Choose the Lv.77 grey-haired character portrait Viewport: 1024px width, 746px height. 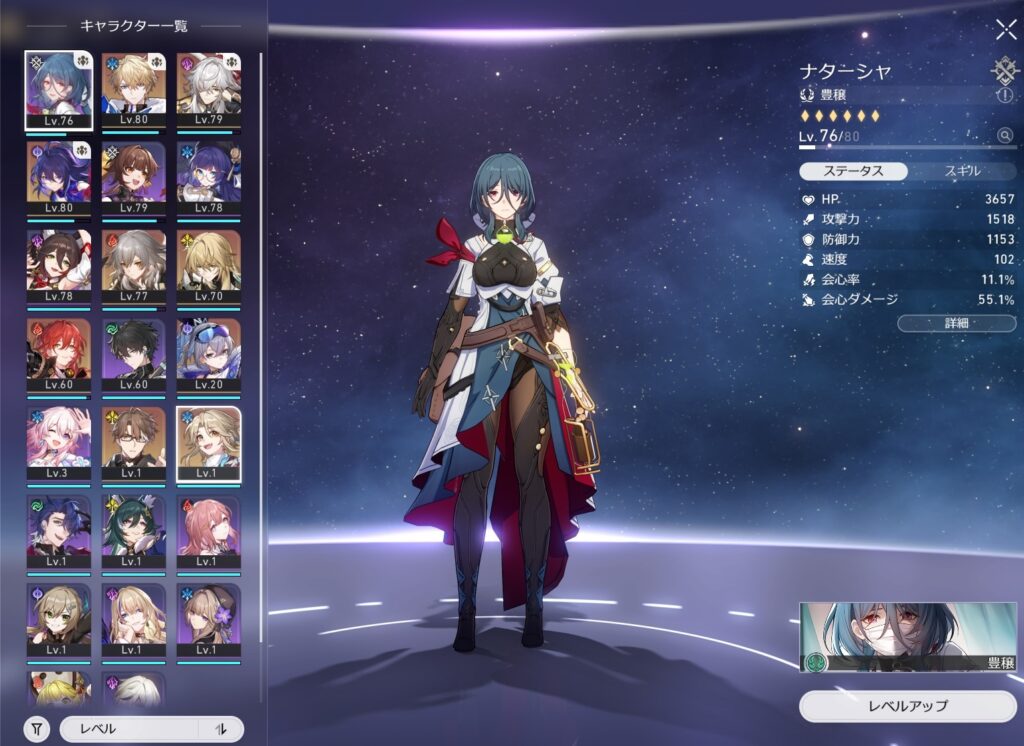point(134,266)
